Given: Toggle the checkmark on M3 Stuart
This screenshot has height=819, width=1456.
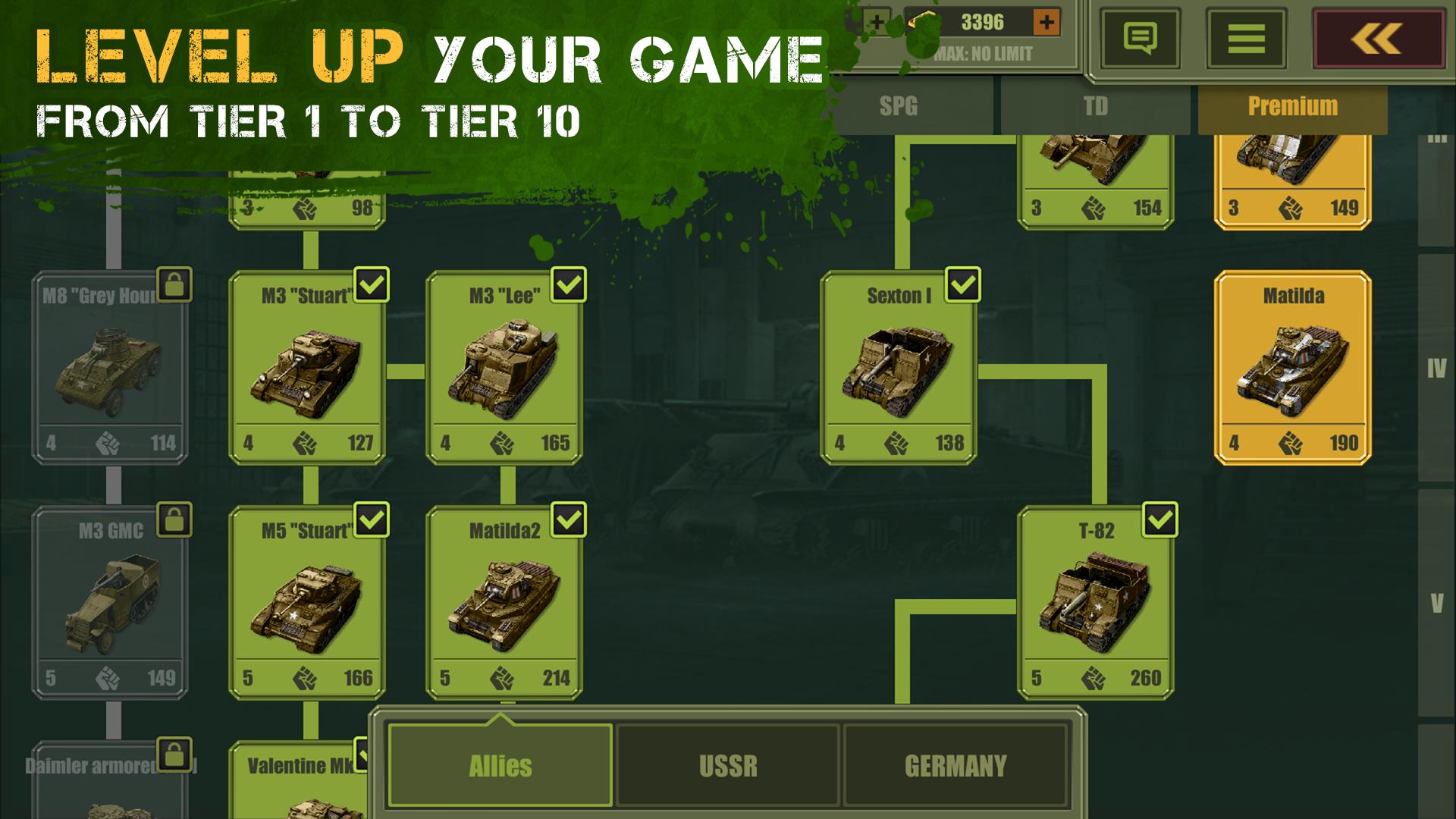Looking at the screenshot, I should point(371,285).
